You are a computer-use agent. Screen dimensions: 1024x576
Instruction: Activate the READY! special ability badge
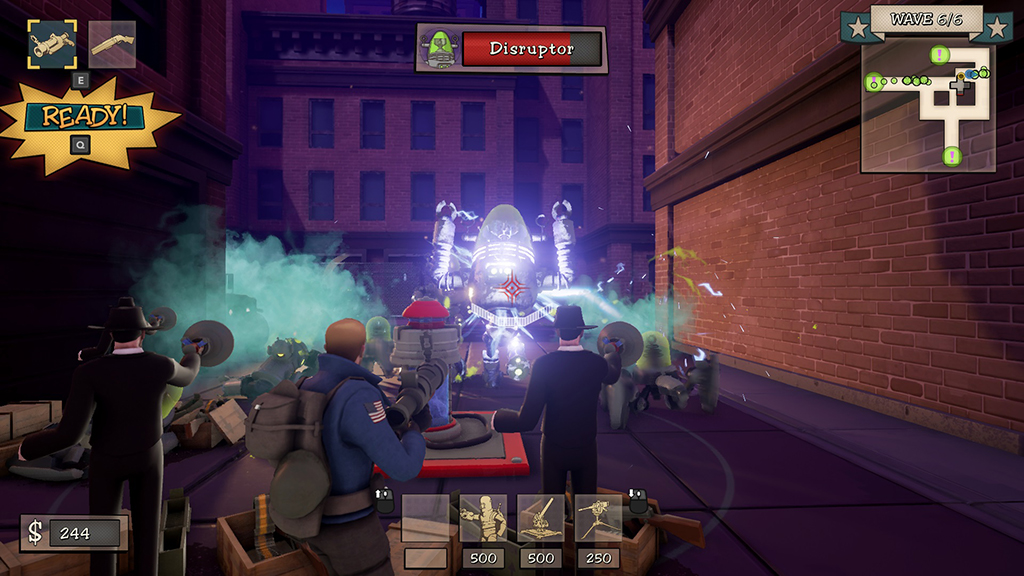84,116
